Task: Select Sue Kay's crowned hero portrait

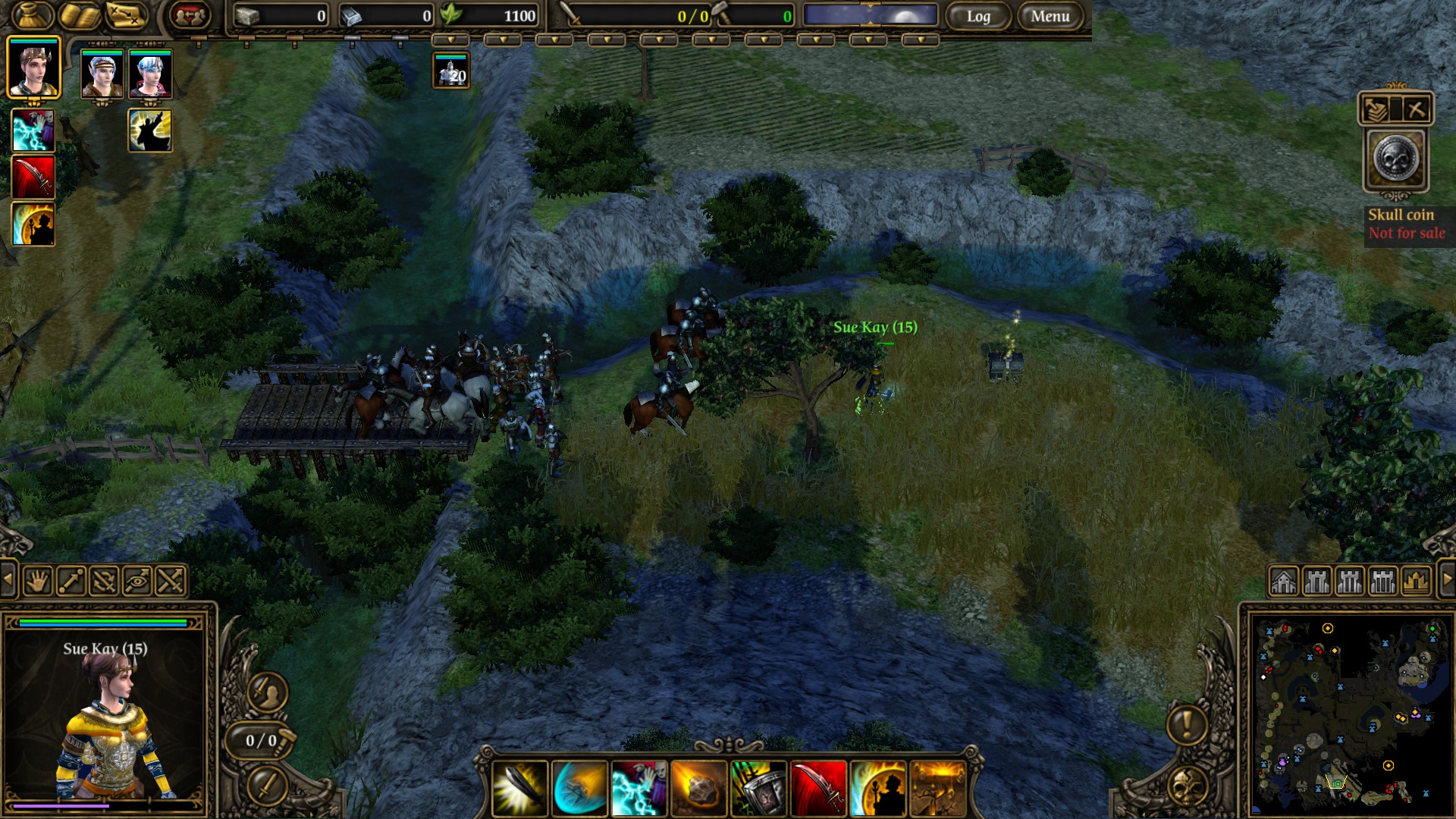Action: 33,67
